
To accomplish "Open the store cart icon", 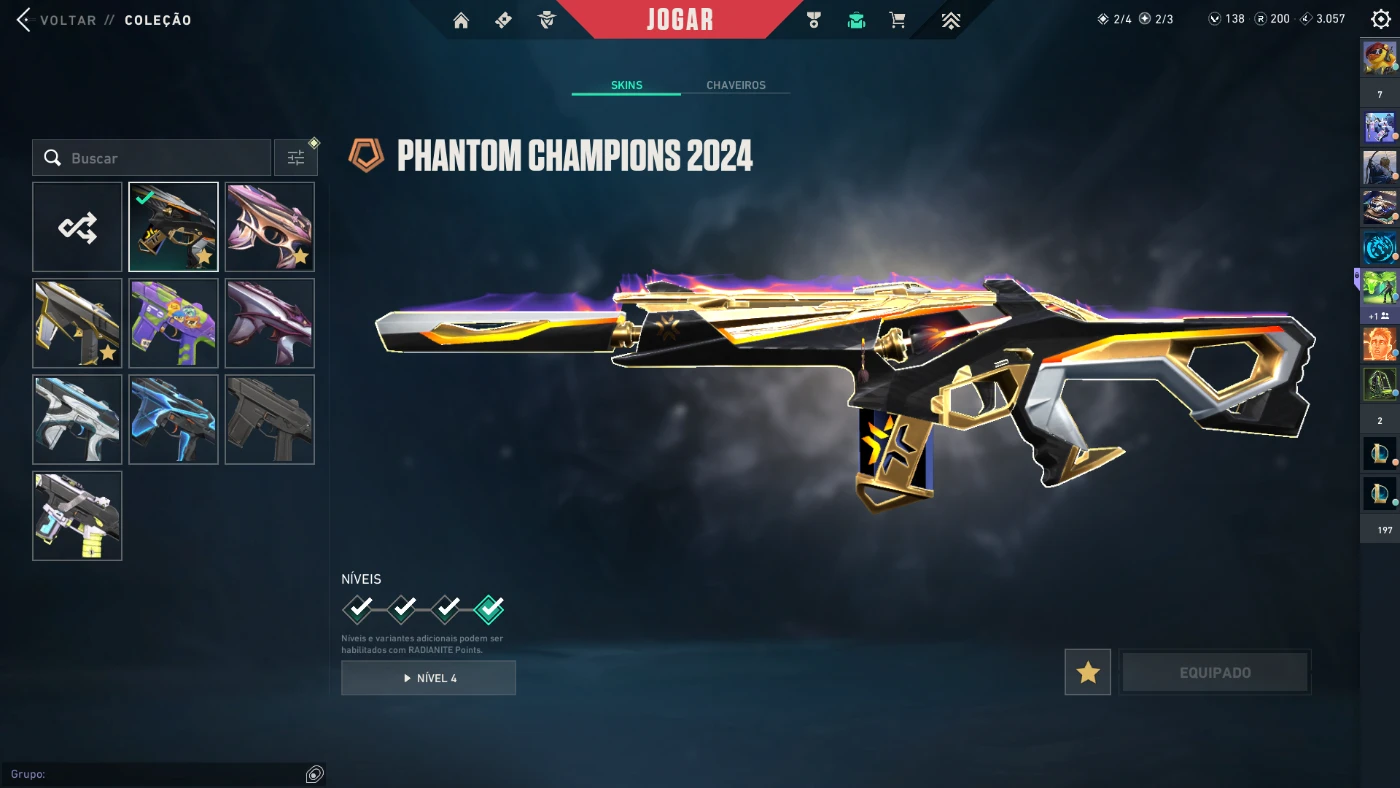I will tap(897, 20).
